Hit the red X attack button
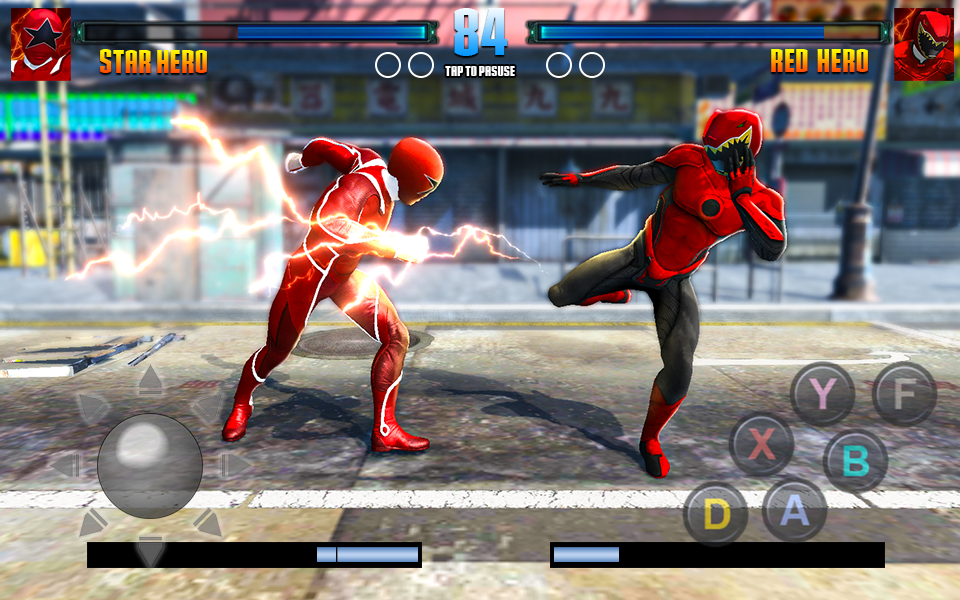Image resolution: width=960 pixels, height=600 pixels. pyautogui.click(x=761, y=444)
